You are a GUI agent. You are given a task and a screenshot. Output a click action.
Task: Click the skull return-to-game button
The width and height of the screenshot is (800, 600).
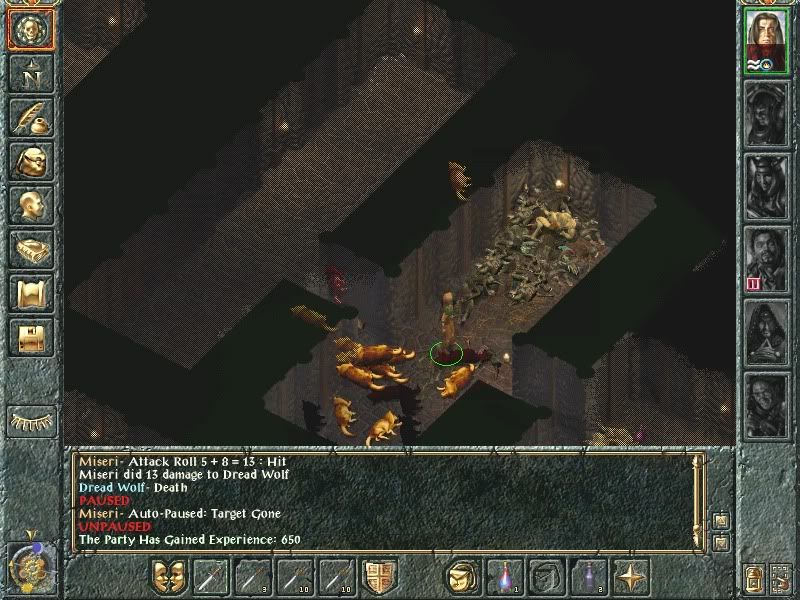(30, 30)
